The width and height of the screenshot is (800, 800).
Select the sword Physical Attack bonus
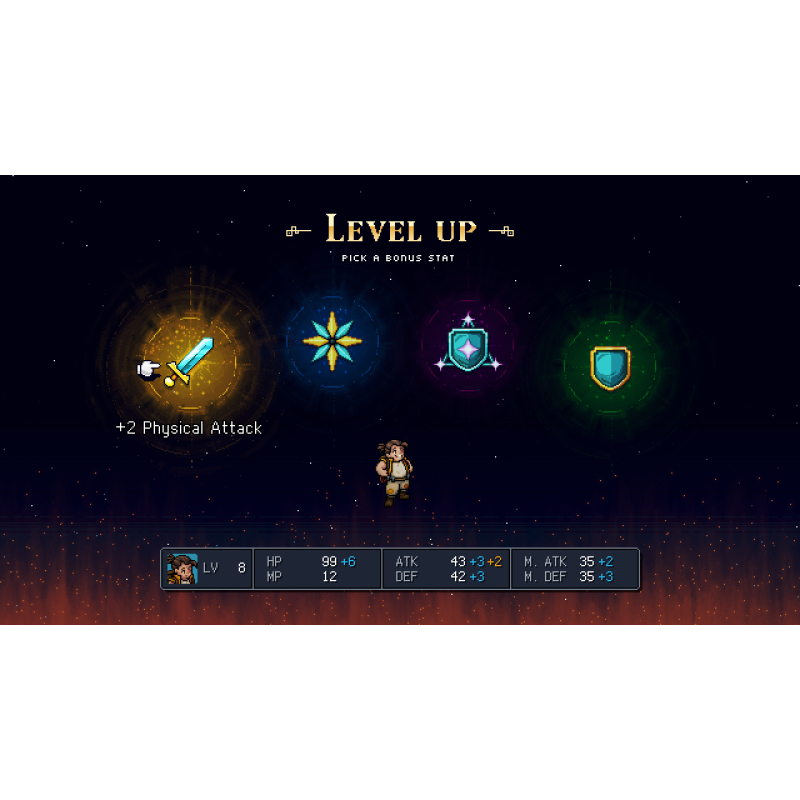pos(189,361)
